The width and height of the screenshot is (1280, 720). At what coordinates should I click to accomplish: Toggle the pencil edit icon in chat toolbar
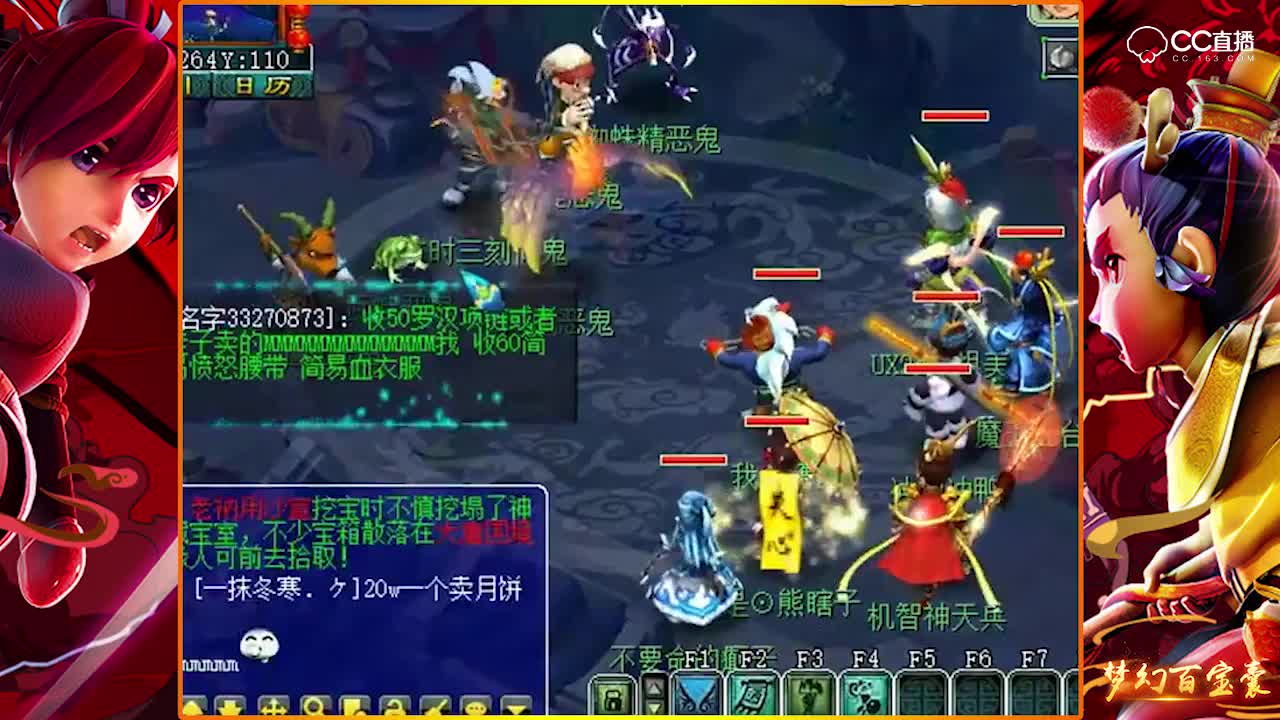tap(434, 706)
